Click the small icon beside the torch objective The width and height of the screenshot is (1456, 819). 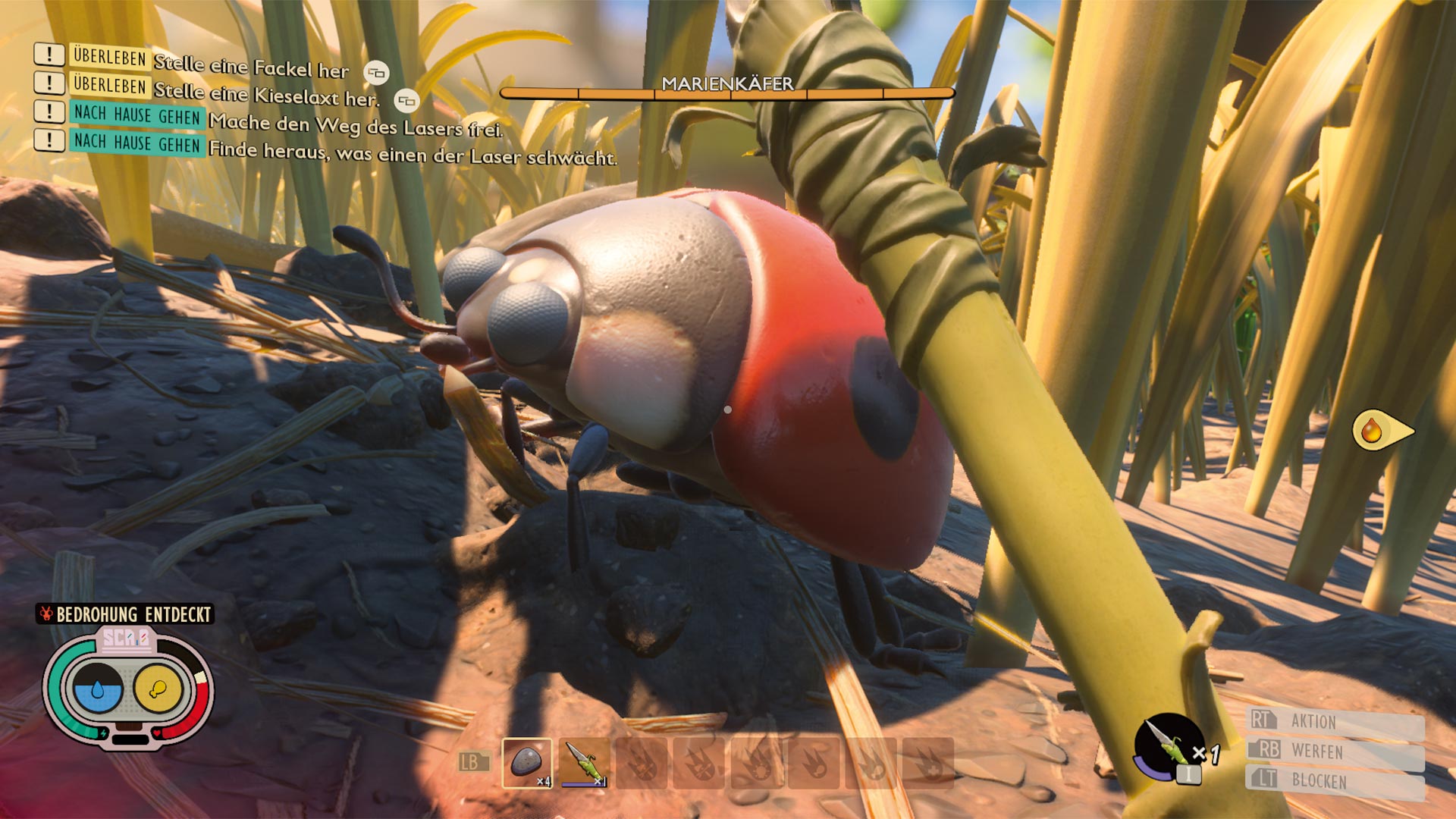pyautogui.click(x=376, y=74)
